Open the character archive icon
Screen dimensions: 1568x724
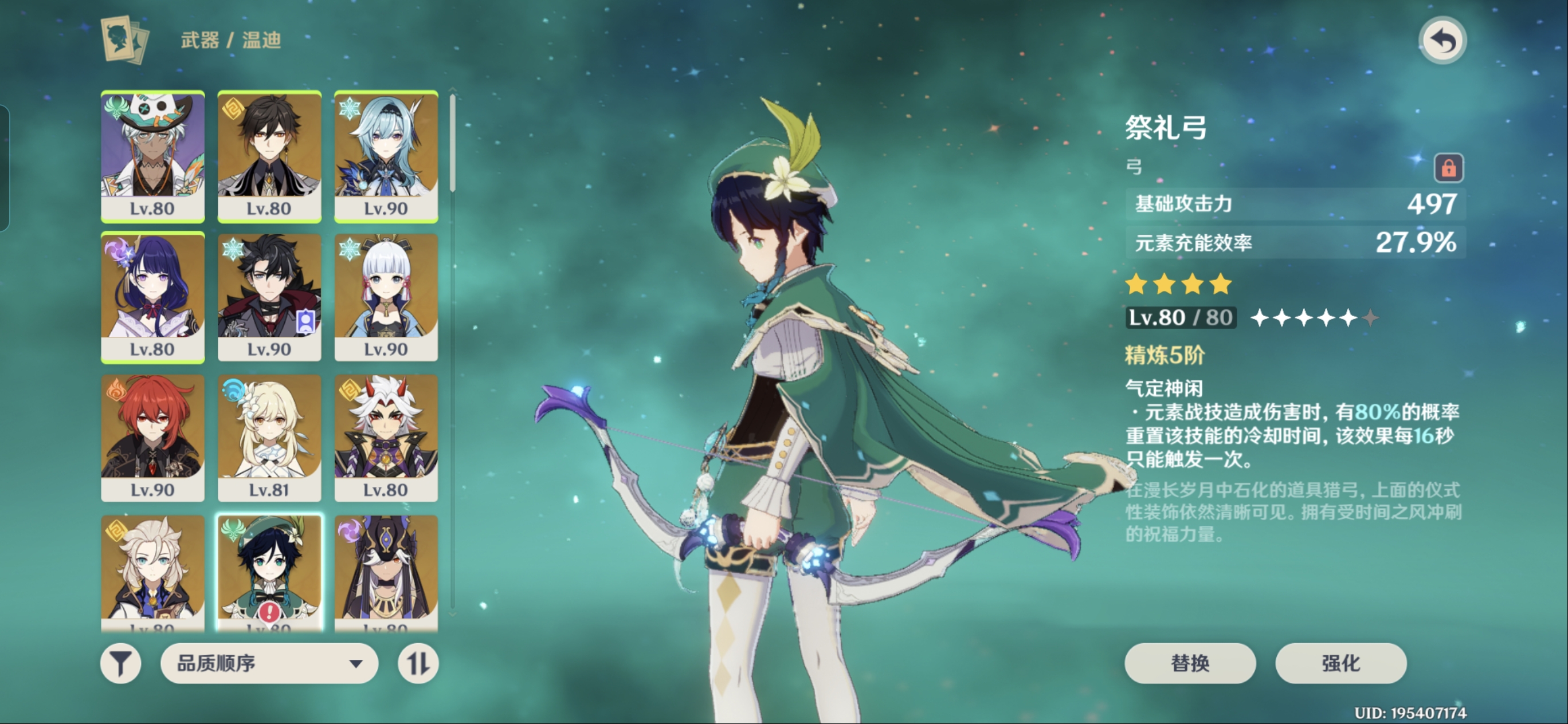tap(125, 40)
